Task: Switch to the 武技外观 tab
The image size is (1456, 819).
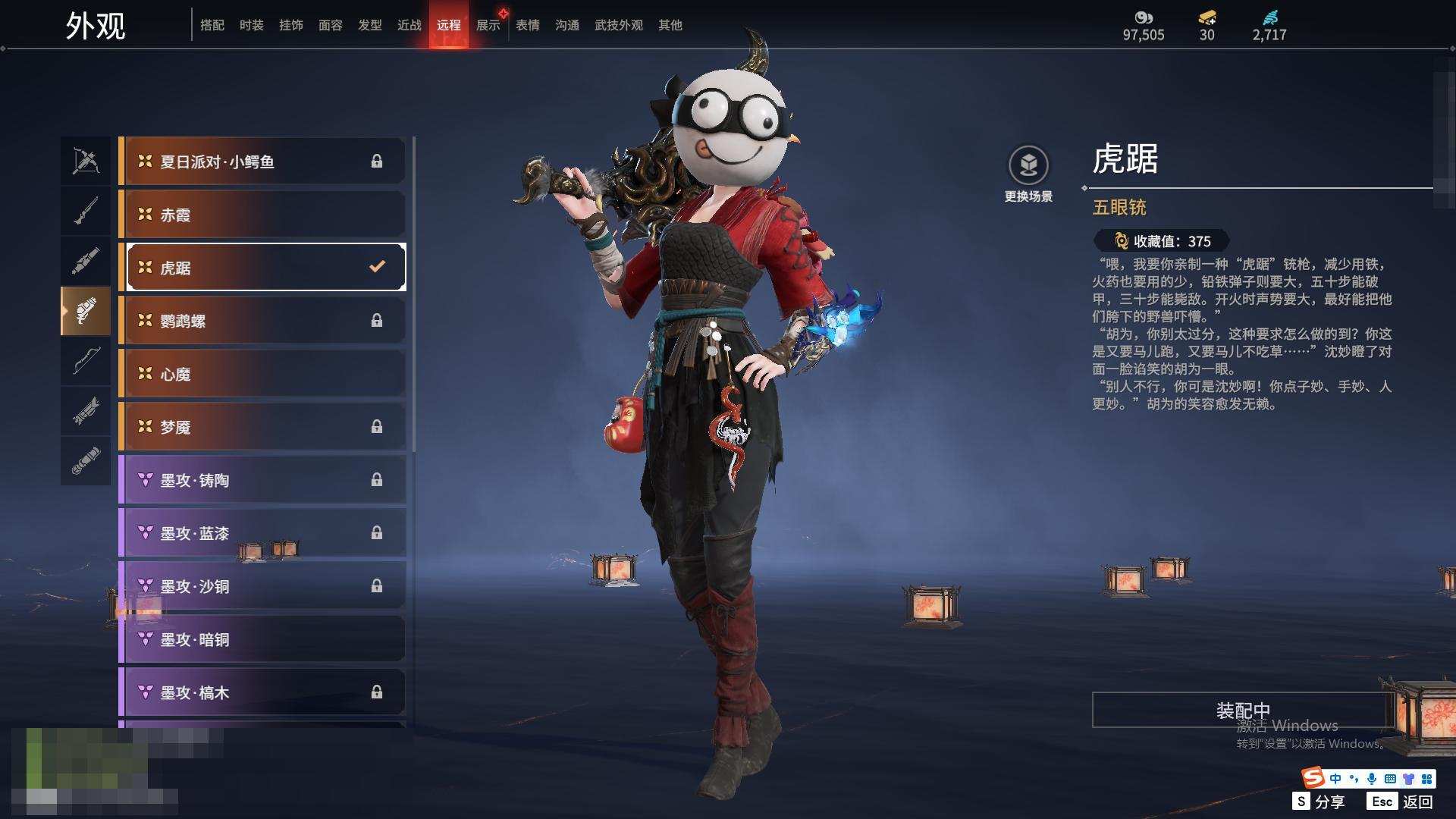Action: point(618,25)
